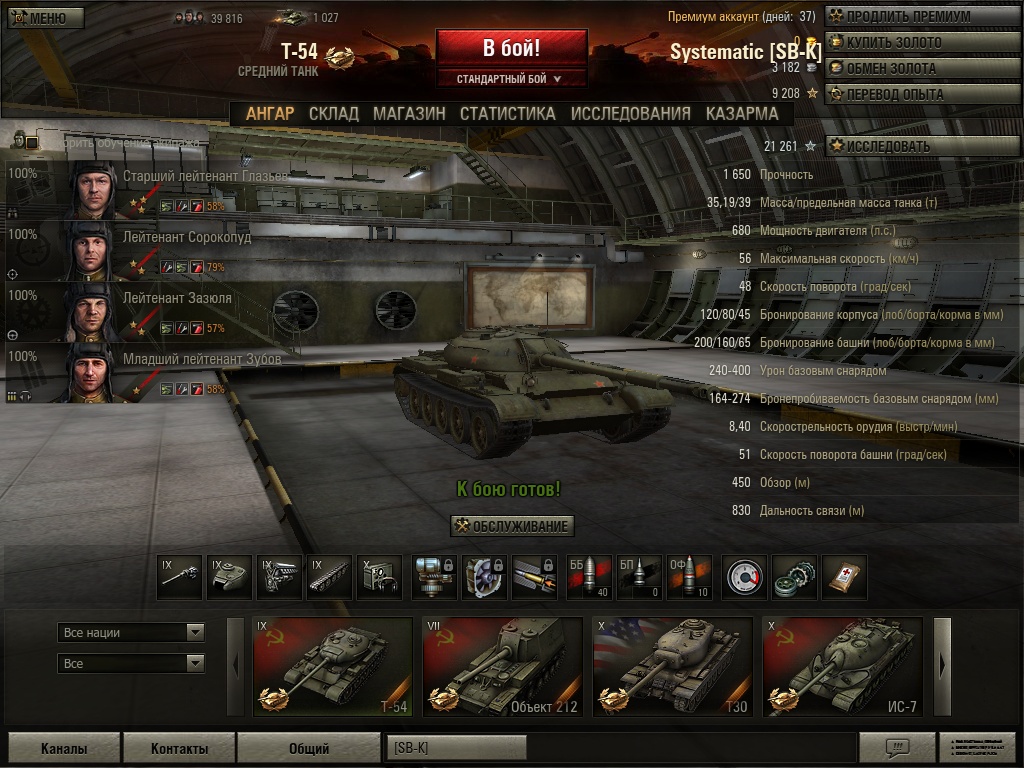Choose the ИС-7 tank in the carousel
The width and height of the screenshot is (1024, 768).
point(842,666)
